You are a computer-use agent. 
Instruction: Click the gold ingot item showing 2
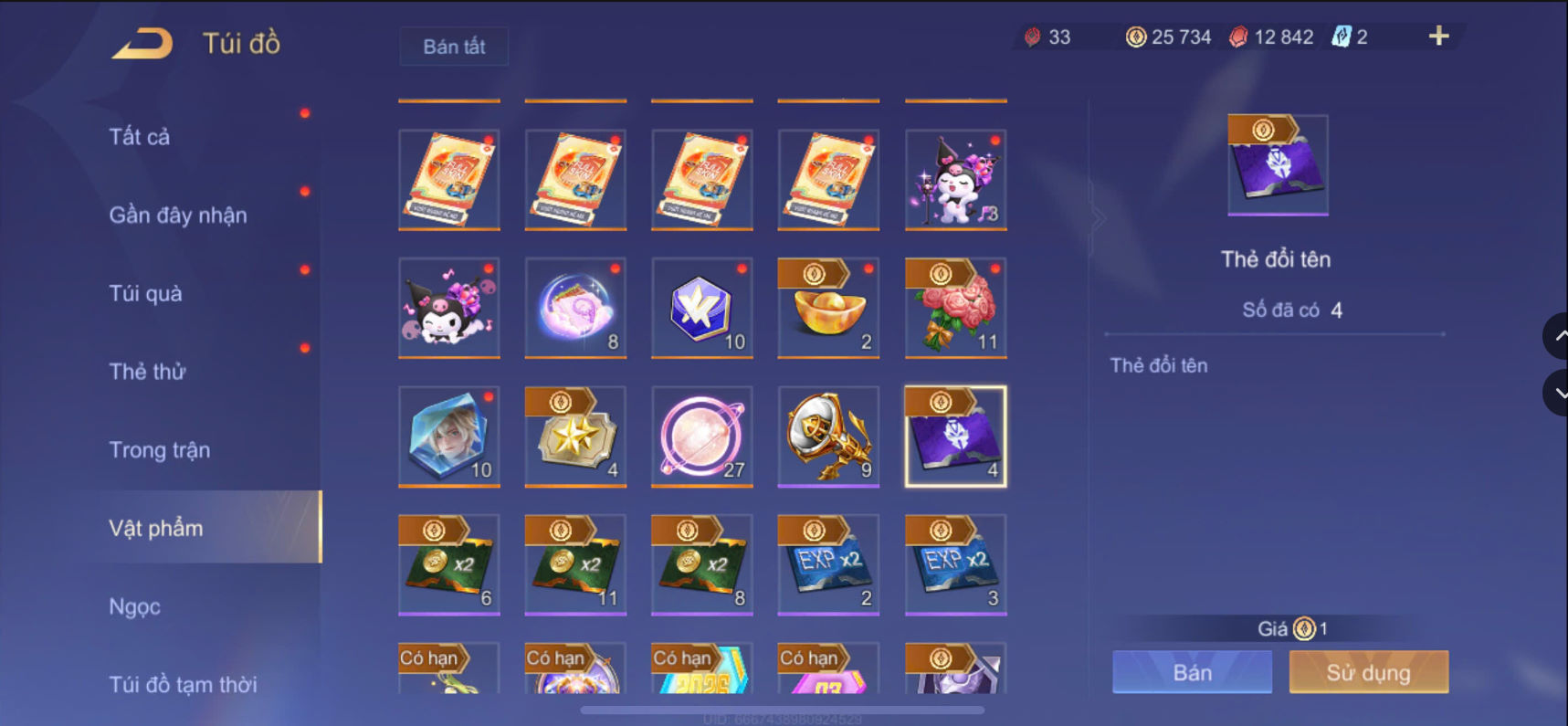[827, 309]
